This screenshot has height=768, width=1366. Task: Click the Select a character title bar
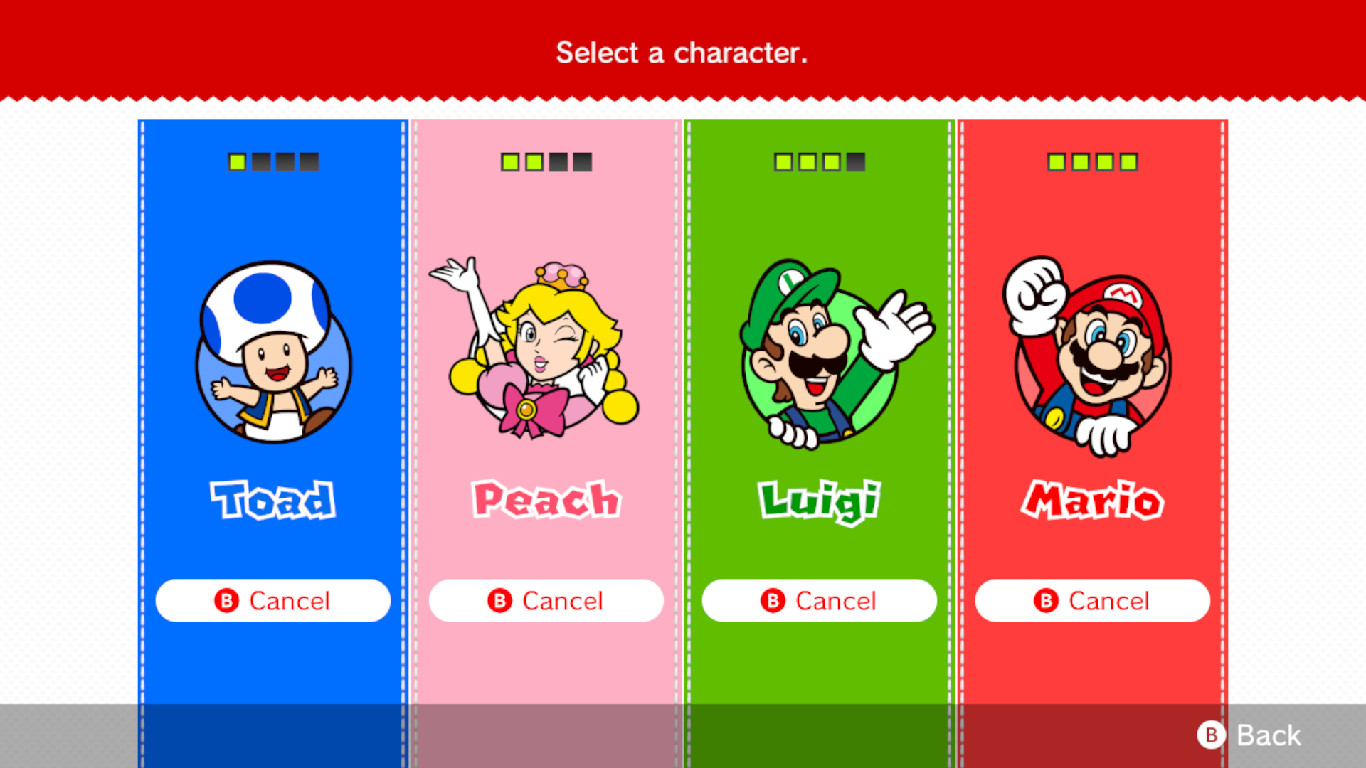683,52
